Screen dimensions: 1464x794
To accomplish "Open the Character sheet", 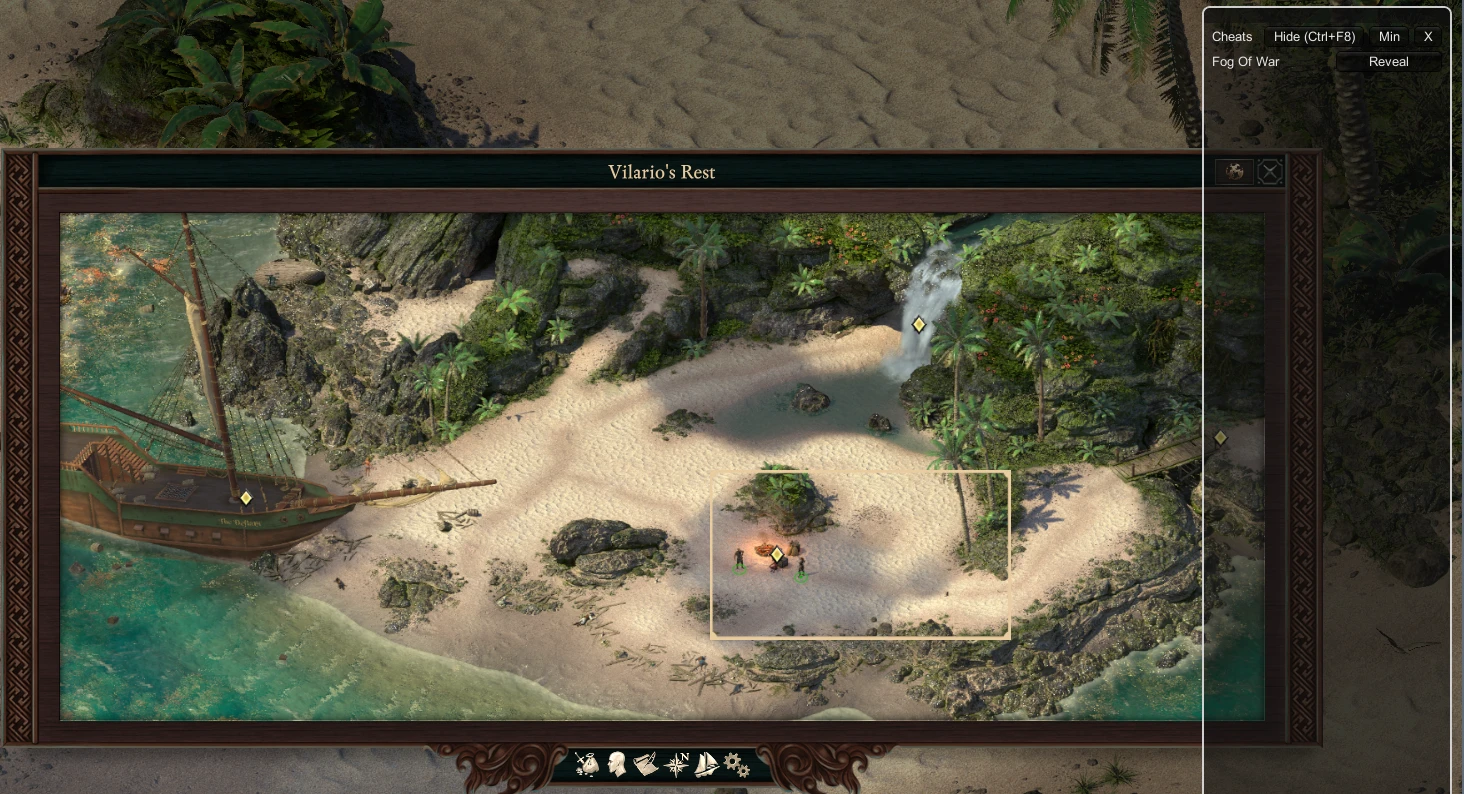I will click(x=616, y=763).
